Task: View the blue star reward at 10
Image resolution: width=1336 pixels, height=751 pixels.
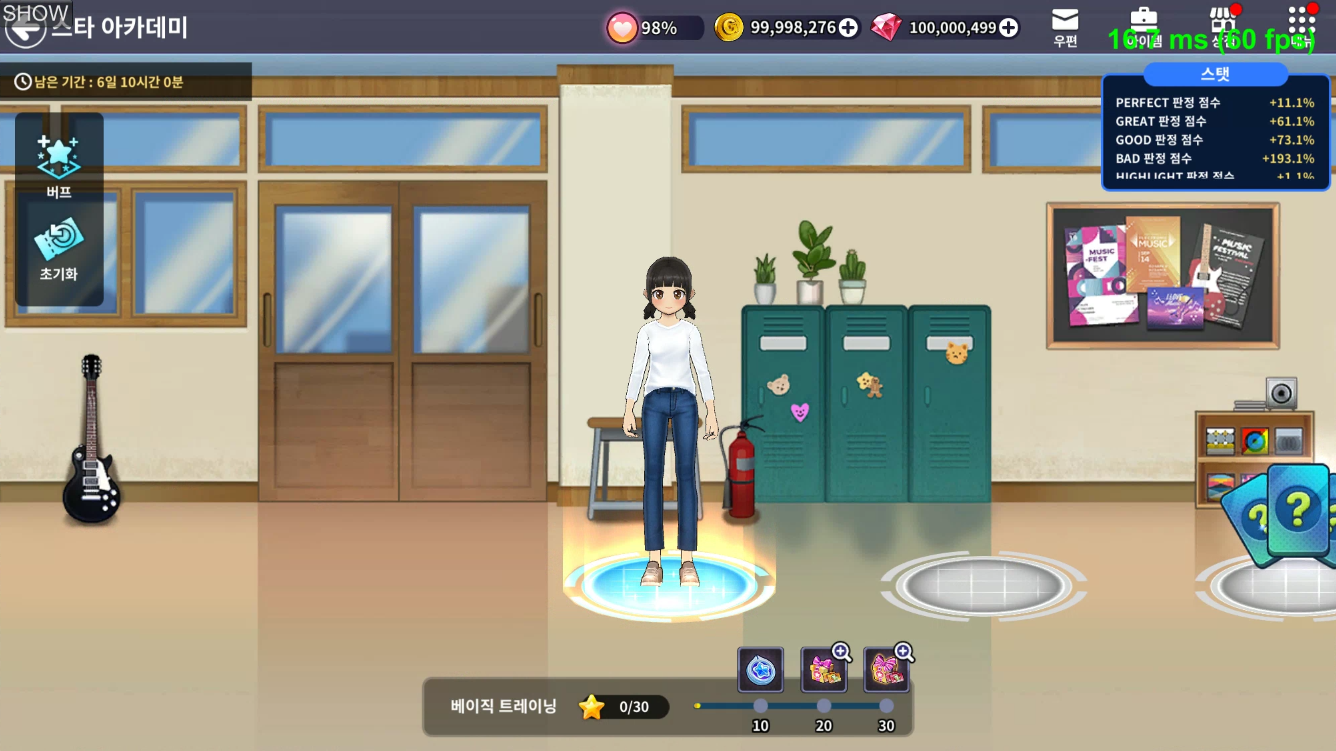Action: coord(760,670)
